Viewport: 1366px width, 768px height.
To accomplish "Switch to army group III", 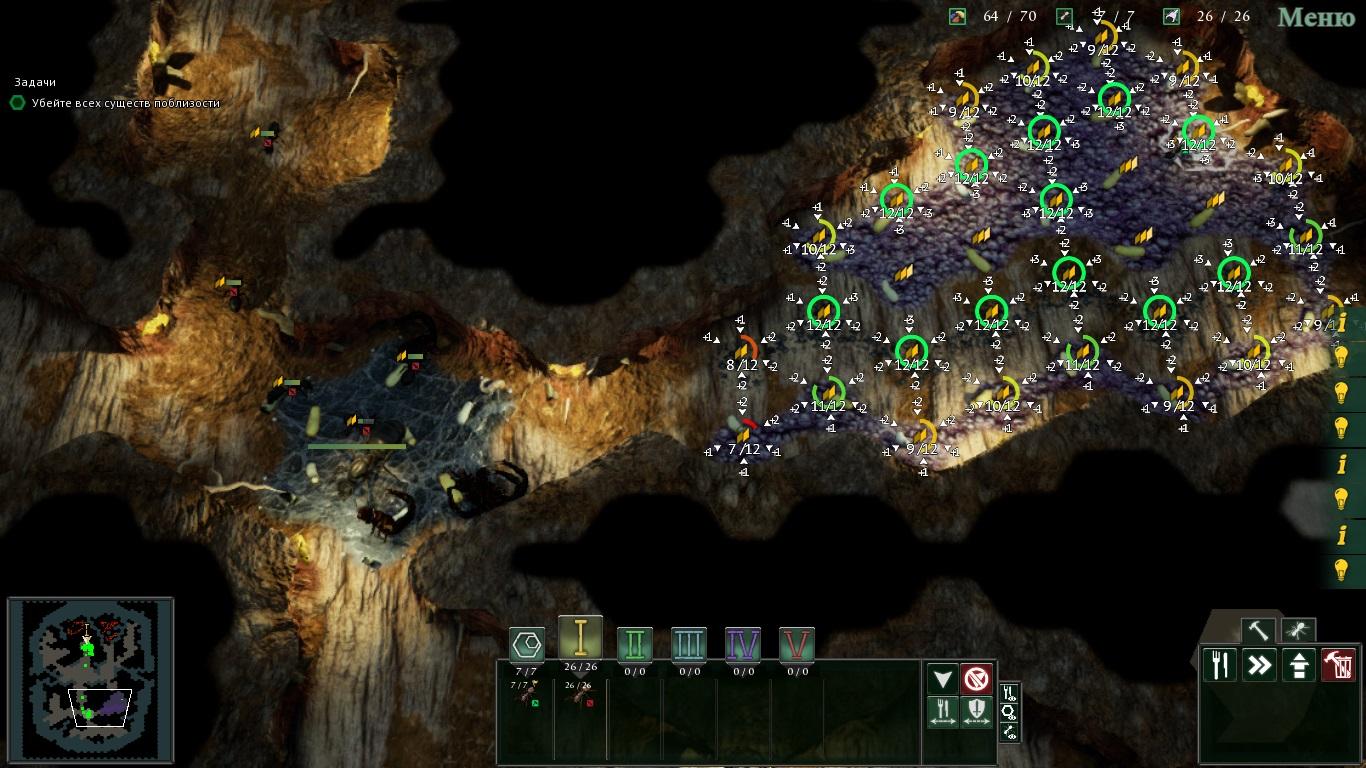I will (688, 644).
